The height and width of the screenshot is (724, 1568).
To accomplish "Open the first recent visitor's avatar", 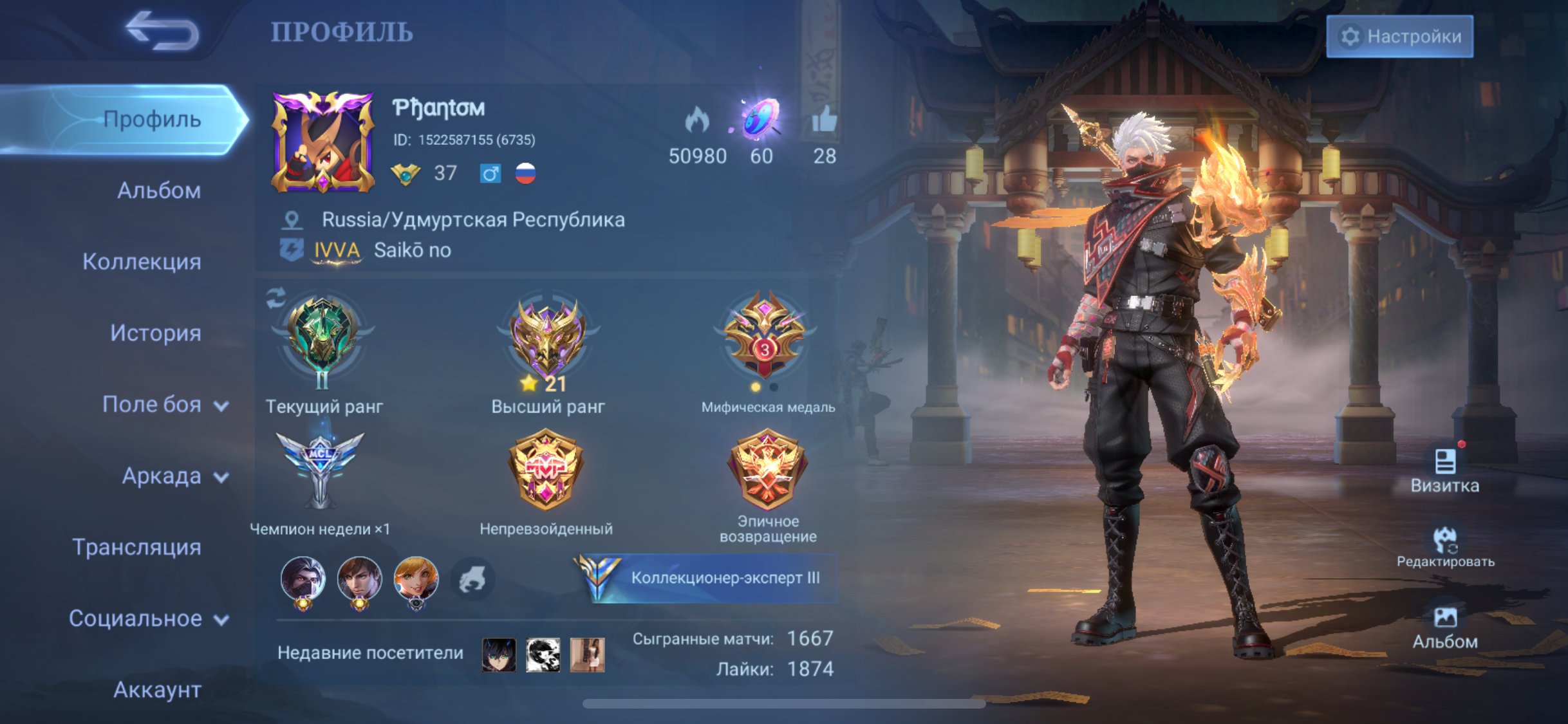I will pos(499,654).
